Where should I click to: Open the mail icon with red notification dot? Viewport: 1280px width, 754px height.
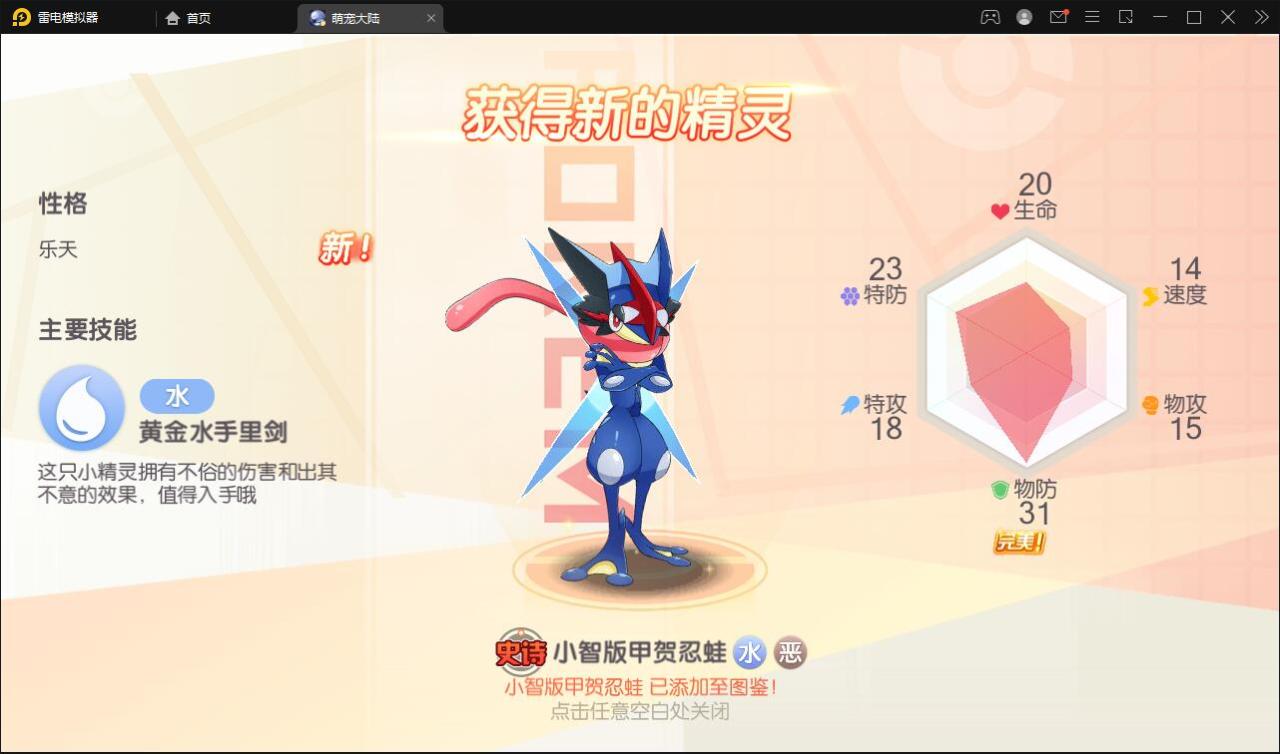[x=1058, y=17]
